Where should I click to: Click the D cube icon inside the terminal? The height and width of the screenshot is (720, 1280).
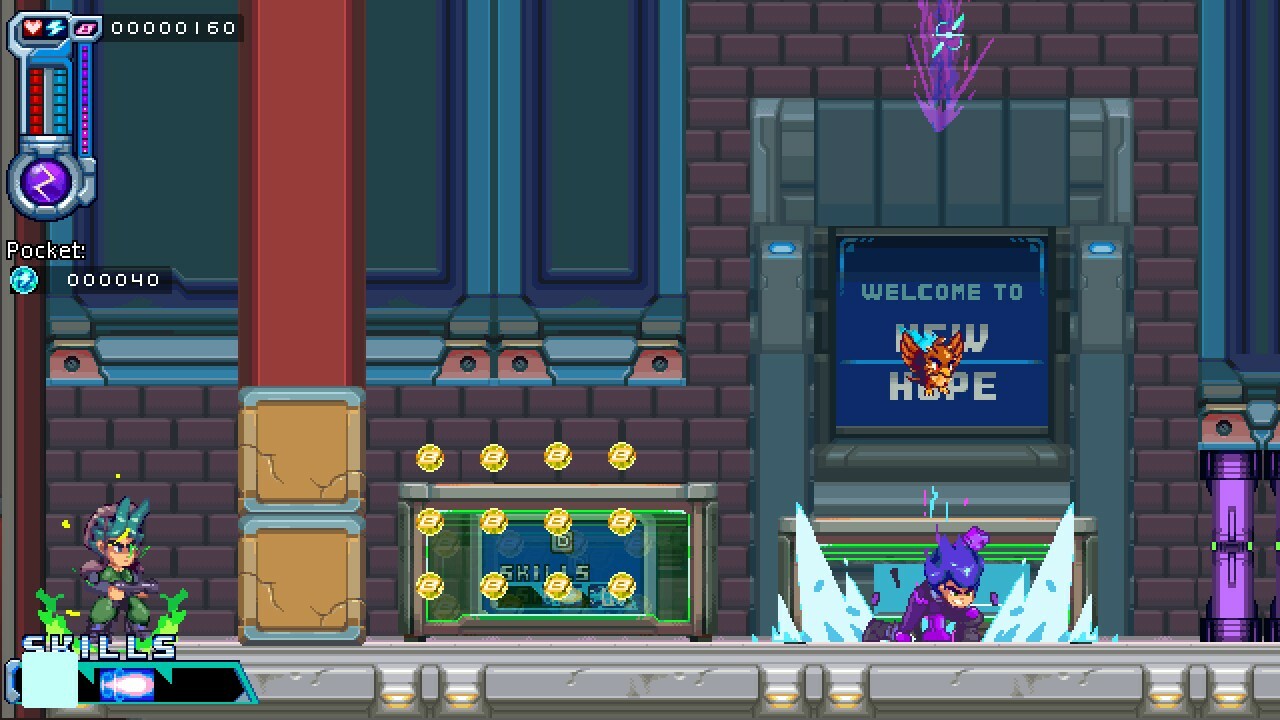pyautogui.click(x=564, y=541)
